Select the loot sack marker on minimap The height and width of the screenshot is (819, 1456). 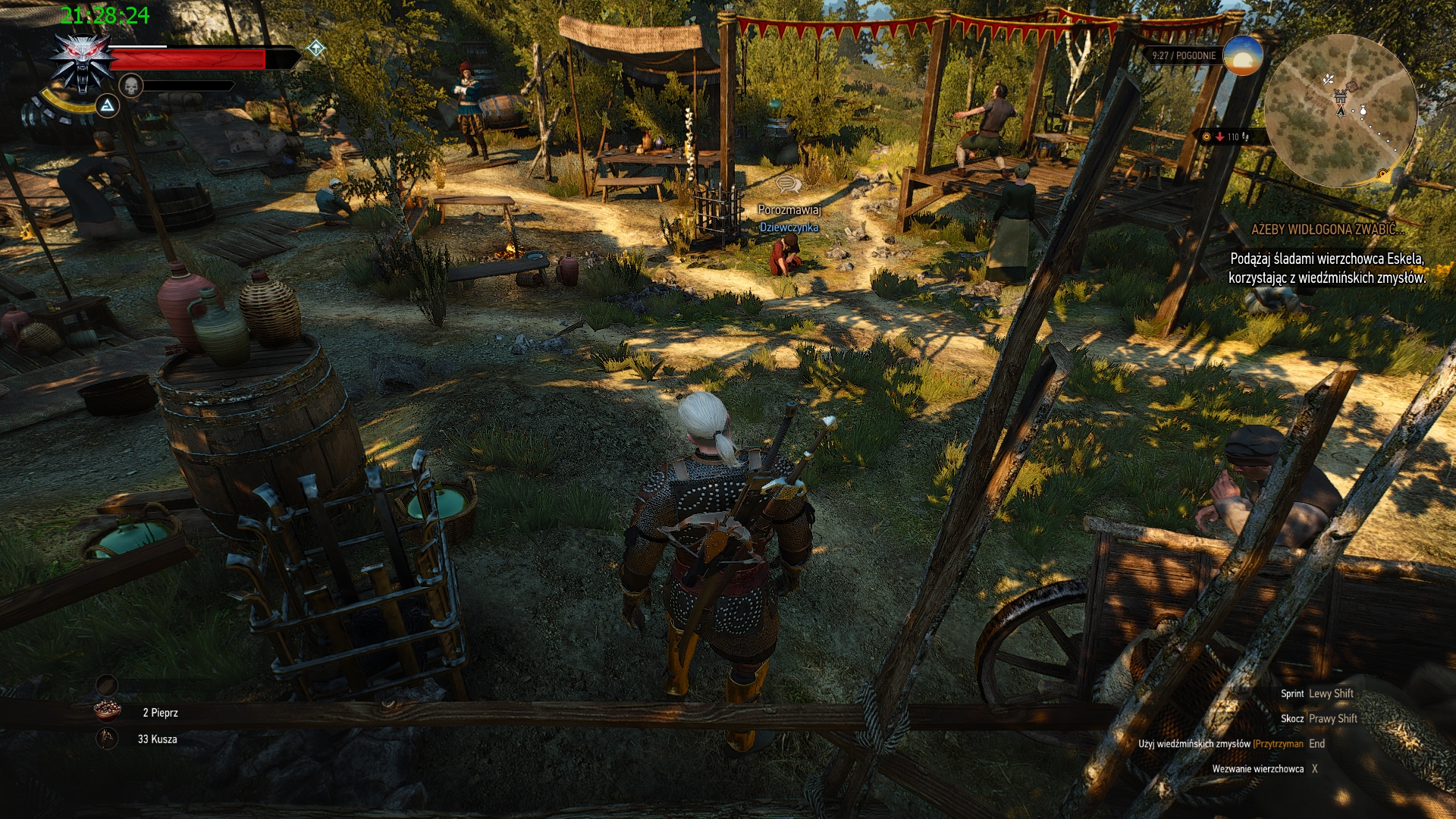tap(1363, 111)
